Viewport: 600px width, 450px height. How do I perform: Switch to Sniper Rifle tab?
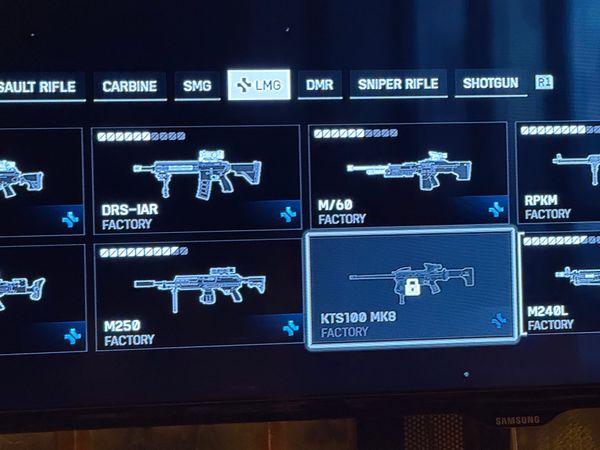click(x=398, y=84)
